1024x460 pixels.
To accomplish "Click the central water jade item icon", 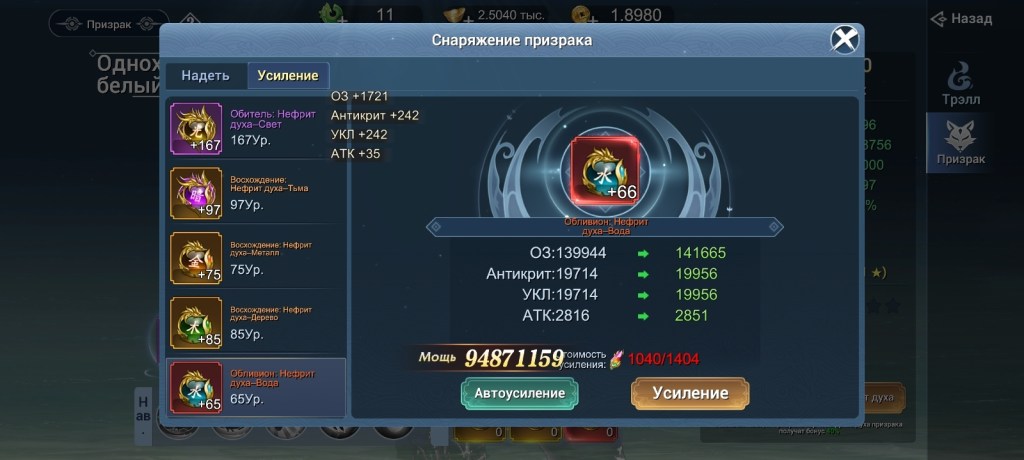I will (602, 170).
